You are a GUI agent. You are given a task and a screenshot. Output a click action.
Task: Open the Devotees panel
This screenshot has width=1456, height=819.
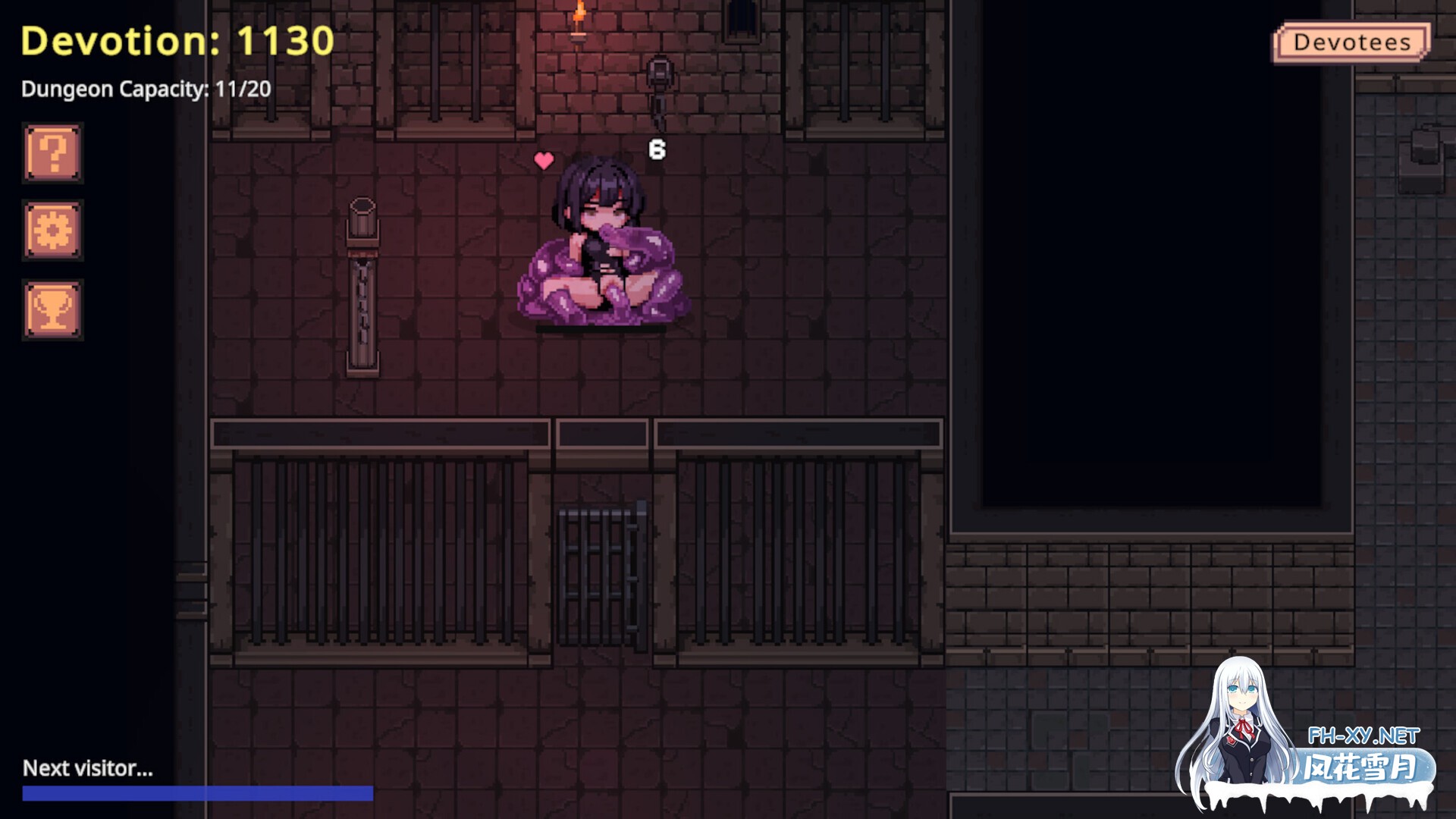(1352, 42)
